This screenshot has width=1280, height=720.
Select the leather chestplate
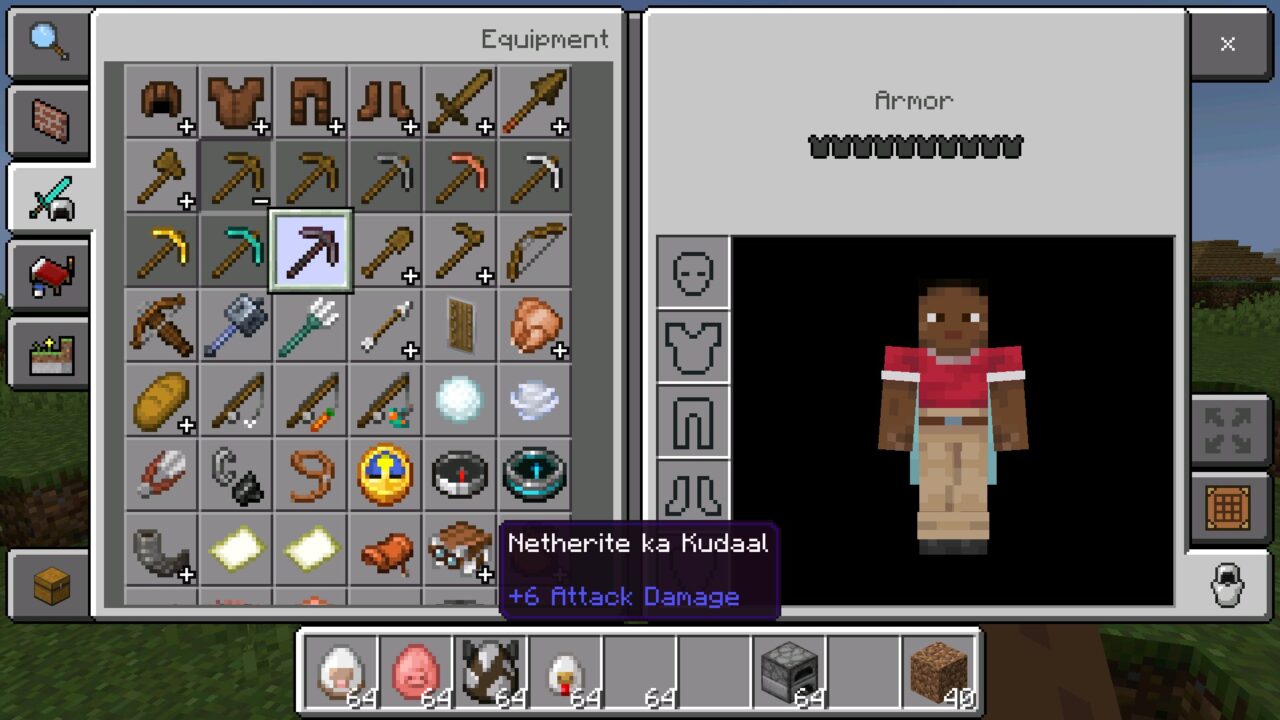[236, 100]
